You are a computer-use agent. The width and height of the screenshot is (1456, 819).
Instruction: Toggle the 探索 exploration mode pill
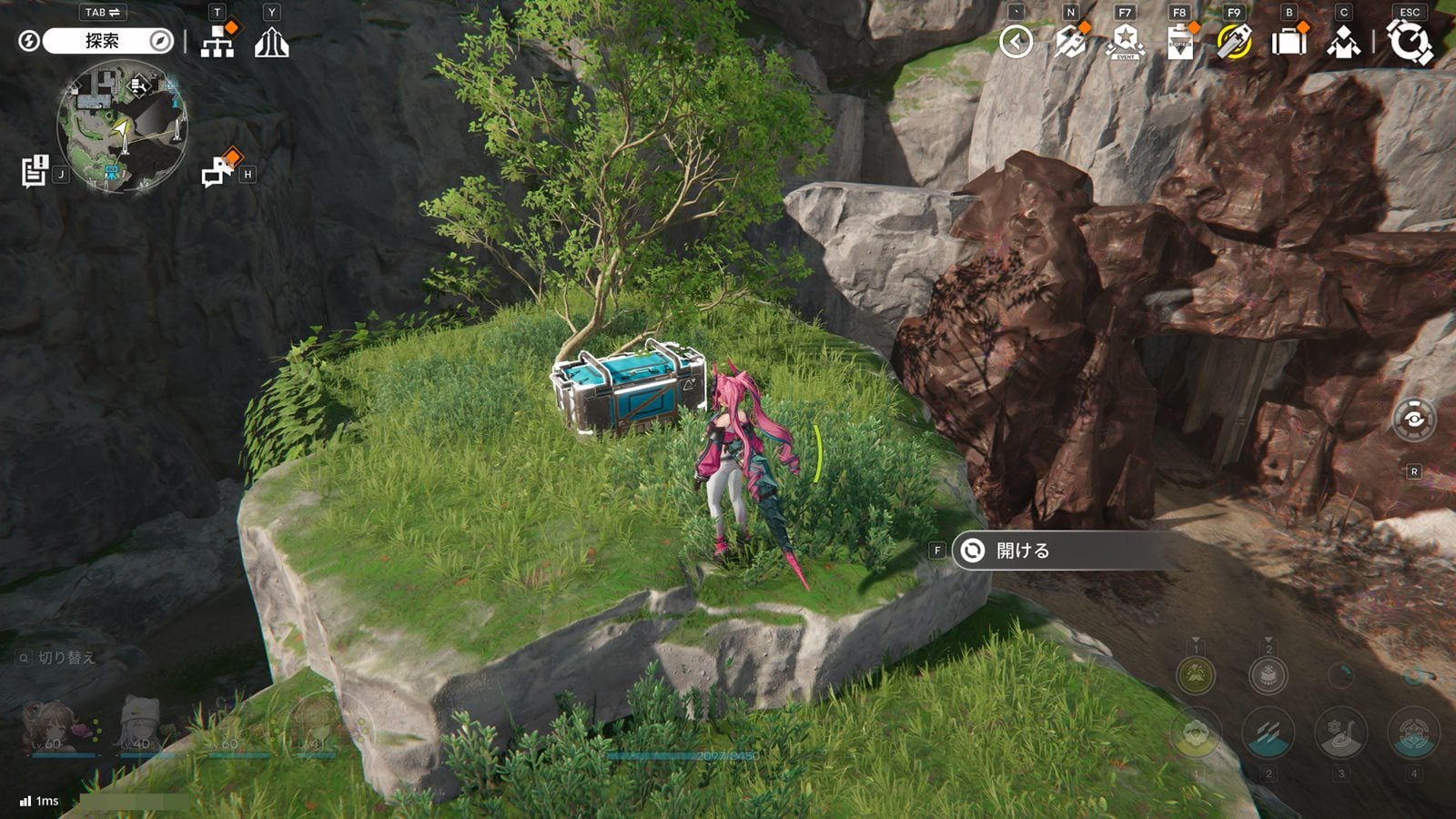102,41
